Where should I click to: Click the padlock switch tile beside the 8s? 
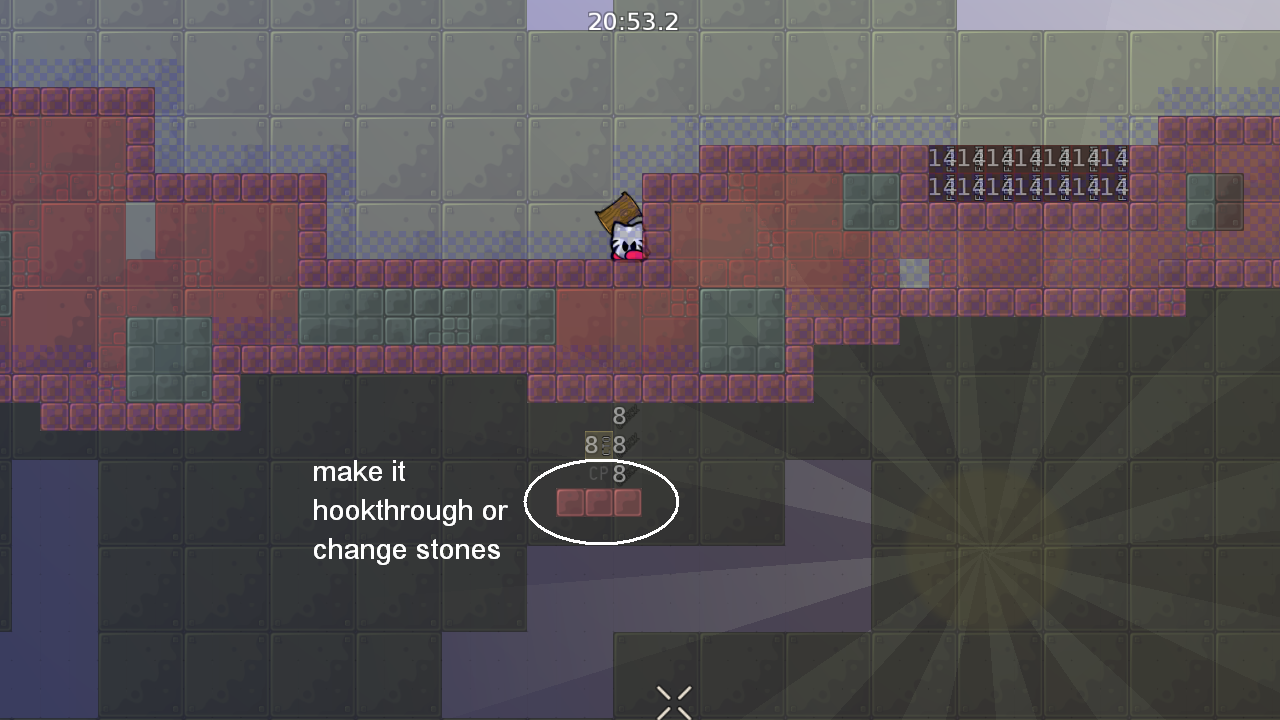597,443
